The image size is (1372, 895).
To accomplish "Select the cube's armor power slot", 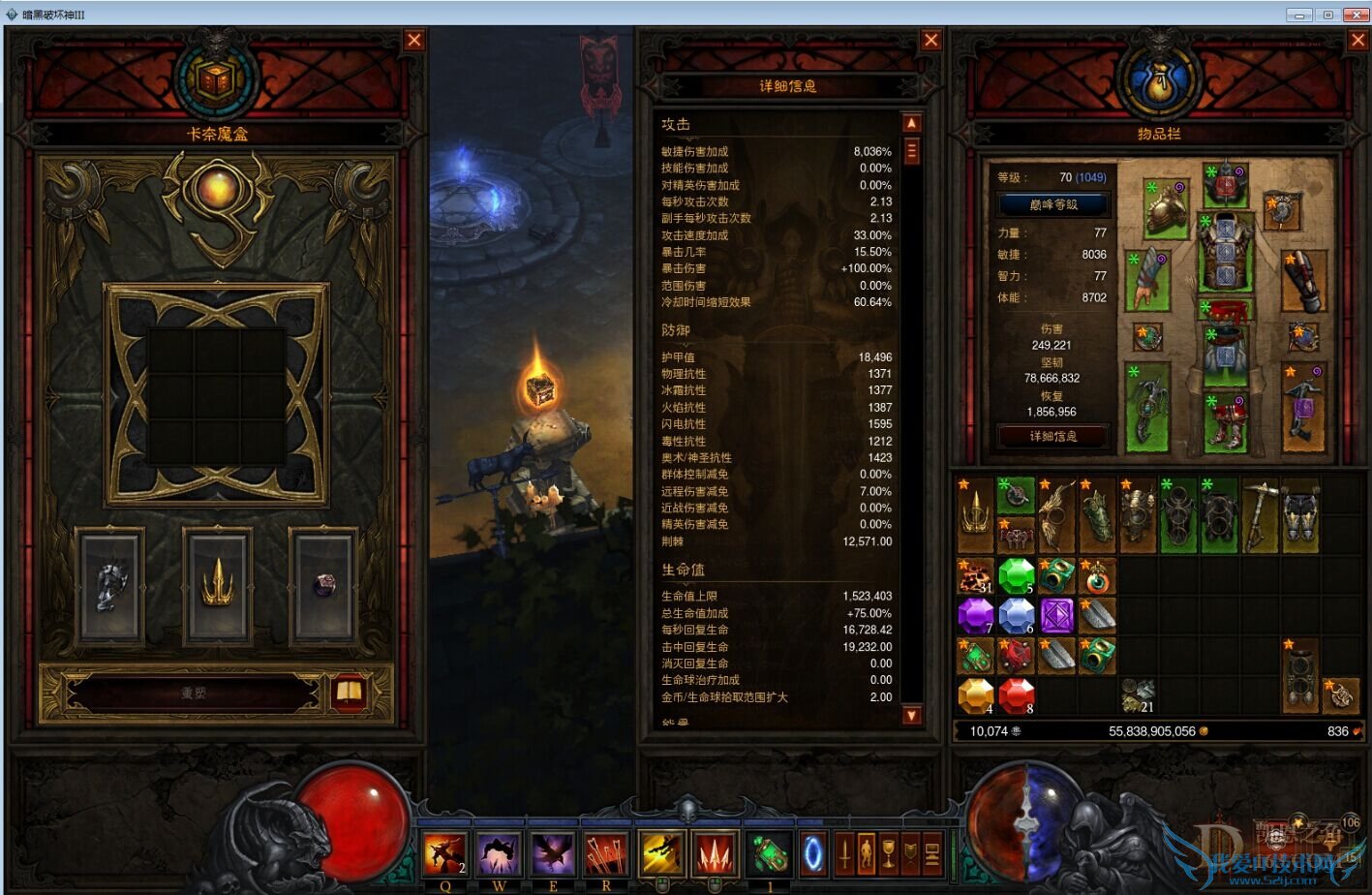I will [x=110, y=584].
